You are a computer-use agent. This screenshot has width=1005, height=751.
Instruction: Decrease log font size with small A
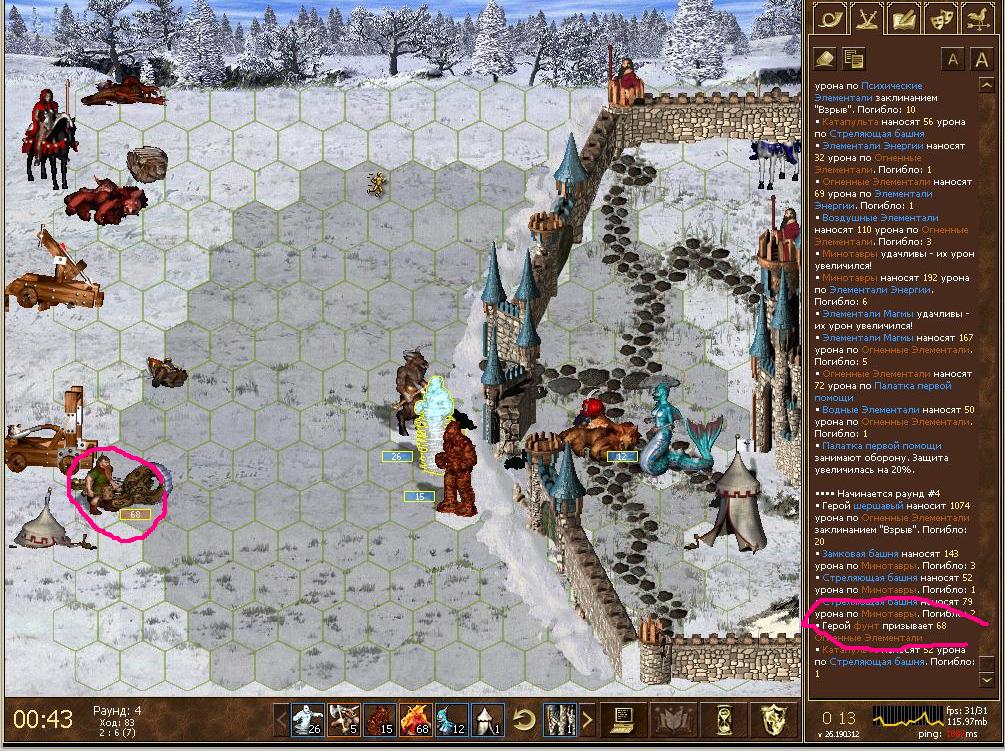tap(952, 59)
